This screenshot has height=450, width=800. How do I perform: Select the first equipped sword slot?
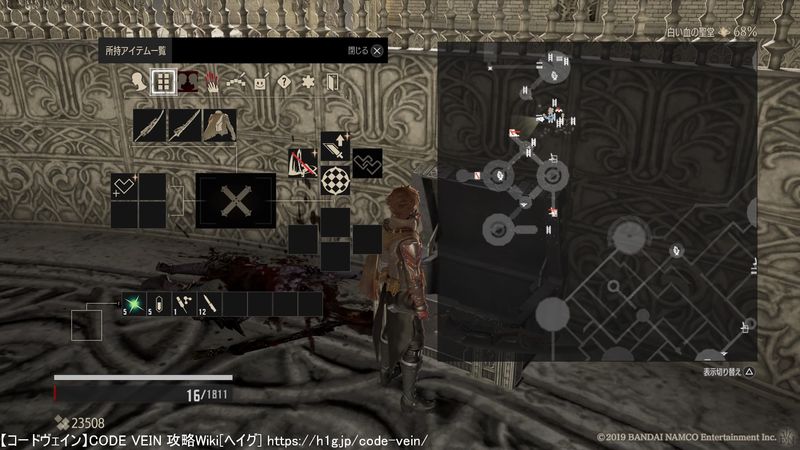tap(150, 125)
